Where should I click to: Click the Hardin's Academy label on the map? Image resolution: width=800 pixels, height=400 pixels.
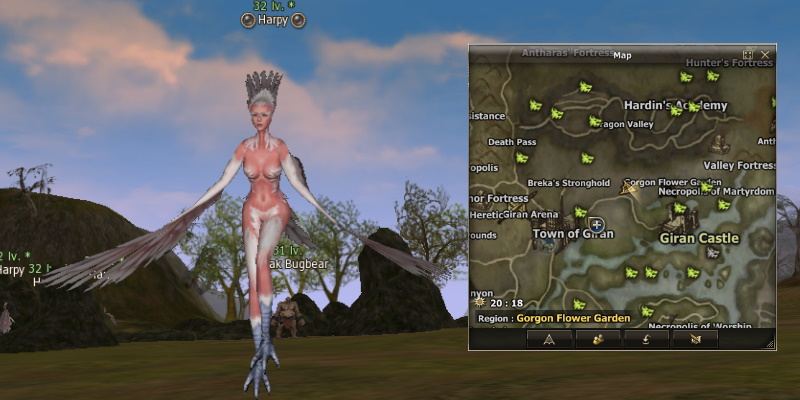pyautogui.click(x=675, y=105)
